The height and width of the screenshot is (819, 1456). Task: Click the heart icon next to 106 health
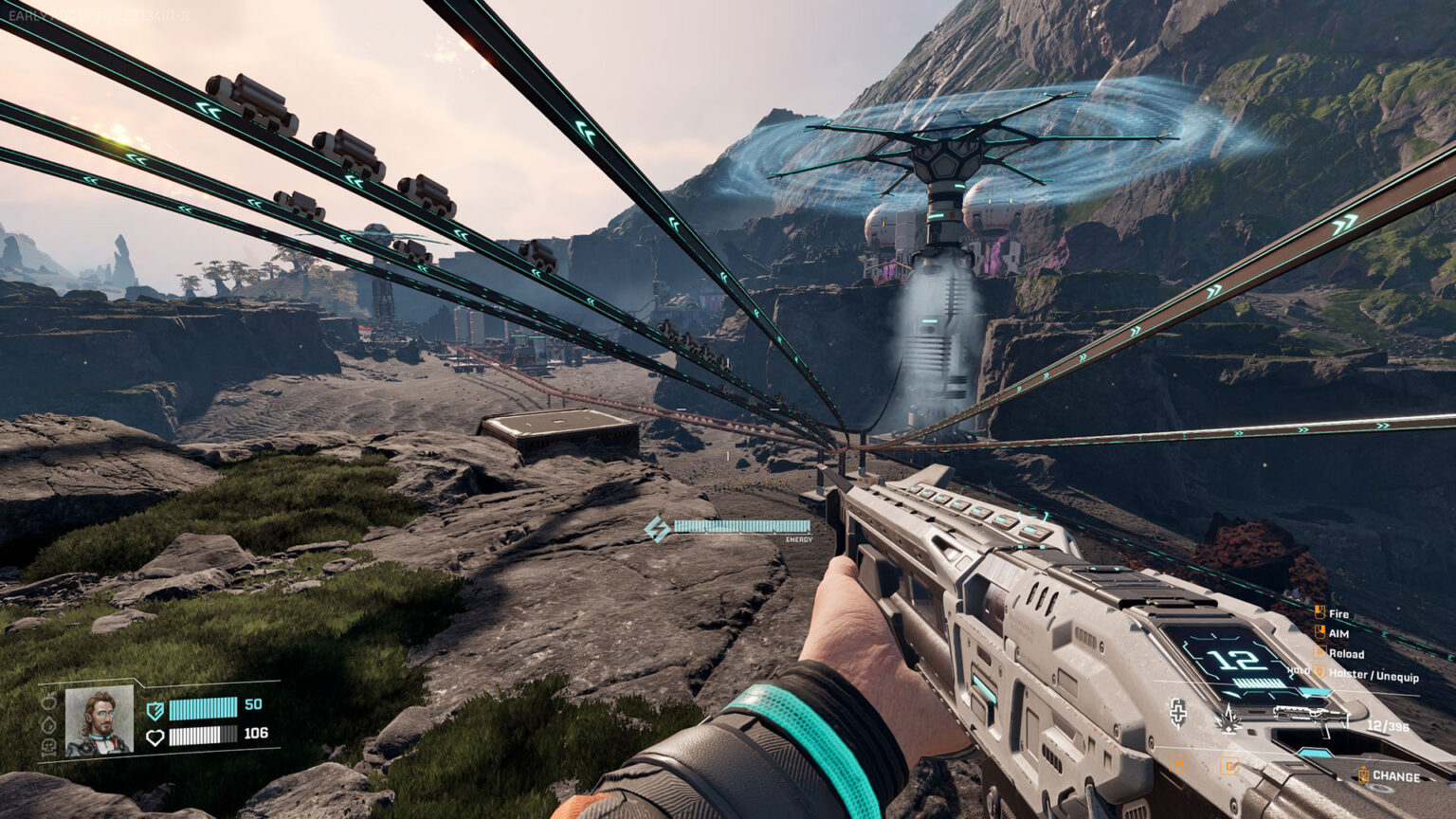pyautogui.click(x=156, y=737)
